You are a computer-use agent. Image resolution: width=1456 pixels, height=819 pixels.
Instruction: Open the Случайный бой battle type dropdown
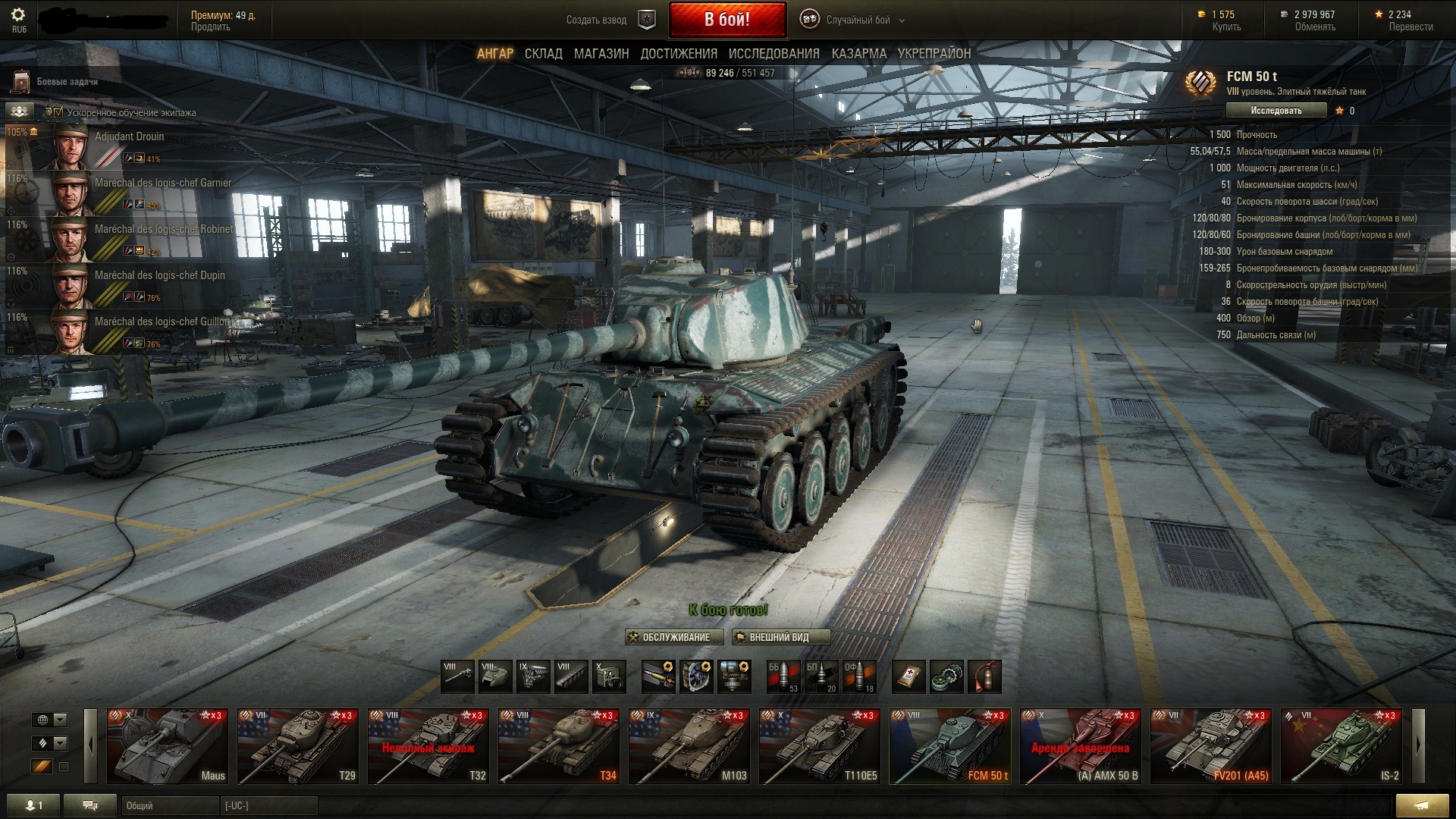pos(857,20)
